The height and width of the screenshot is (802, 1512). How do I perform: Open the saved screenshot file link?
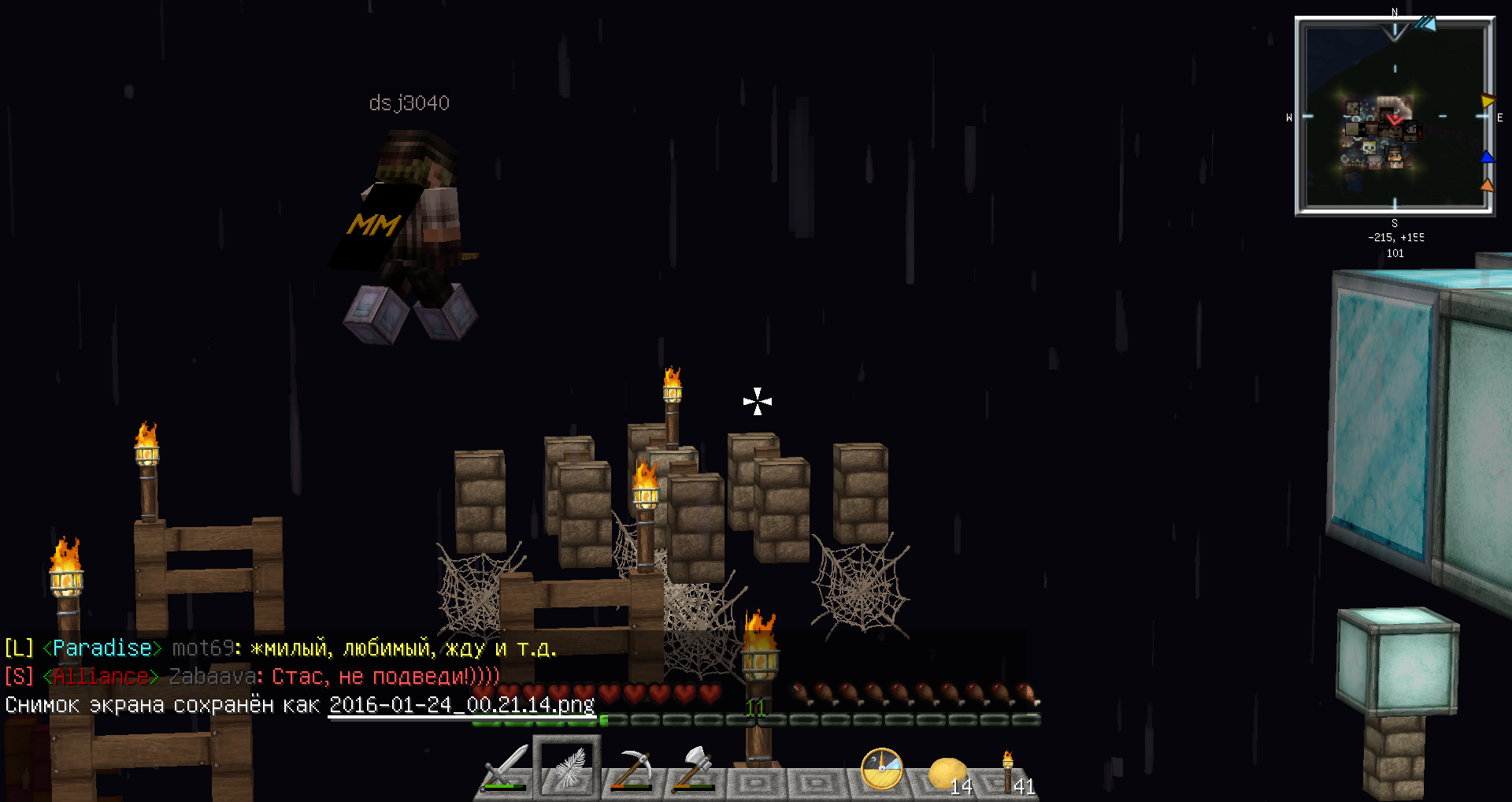(x=461, y=704)
